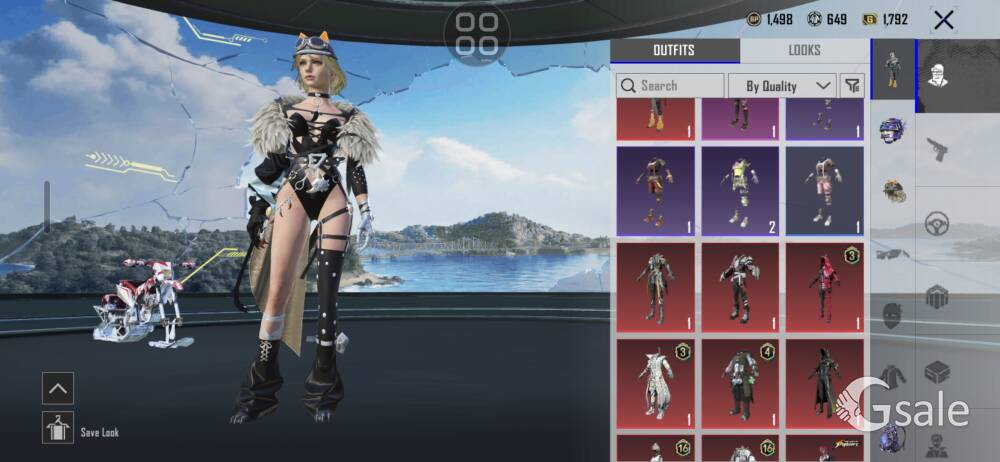
Task: Open the full outfit category icon
Action: (x=893, y=70)
